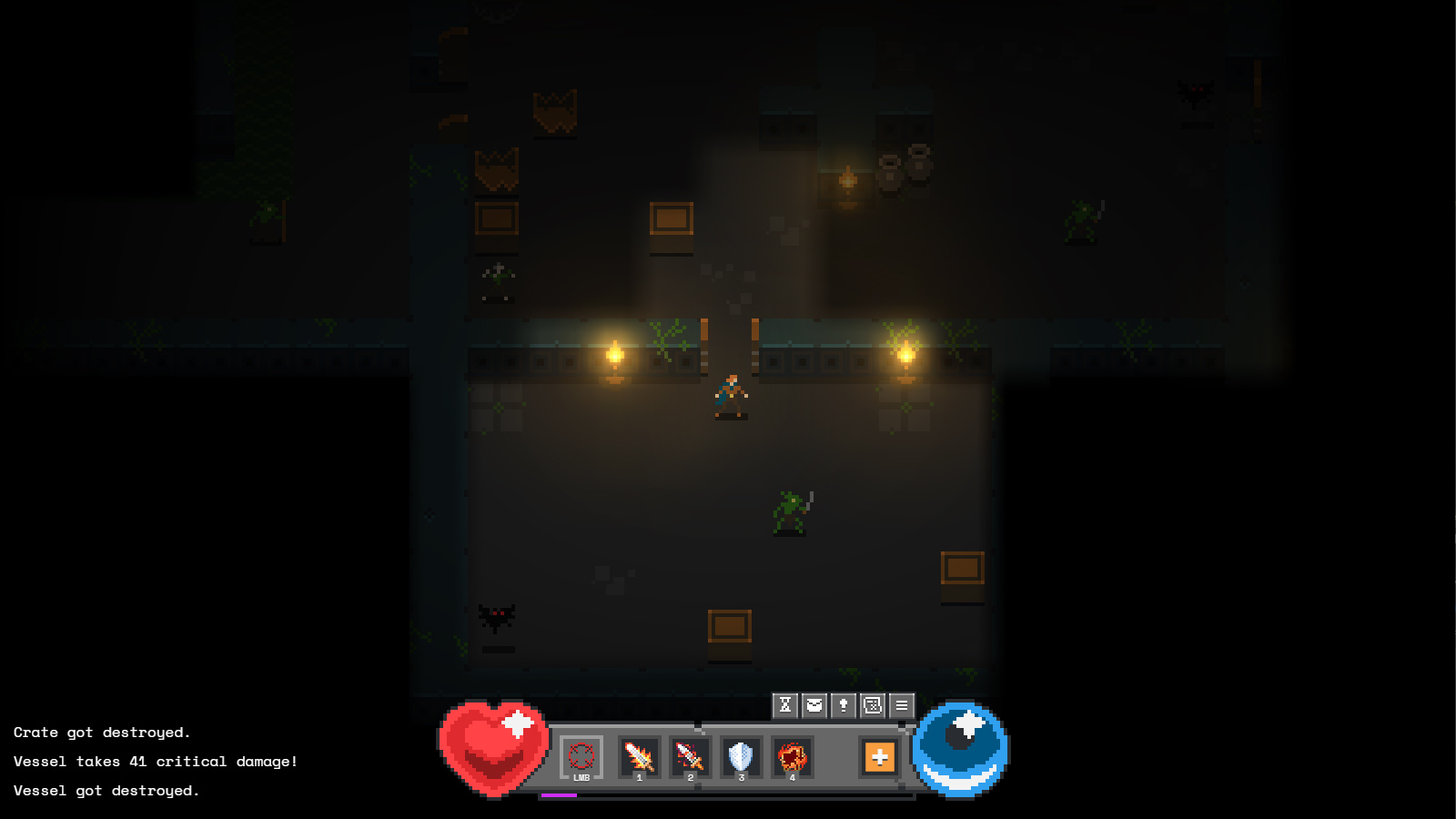This screenshot has height=819, width=1456.
Task: Click the torch light icon in the toolbar
Action: 842,704
